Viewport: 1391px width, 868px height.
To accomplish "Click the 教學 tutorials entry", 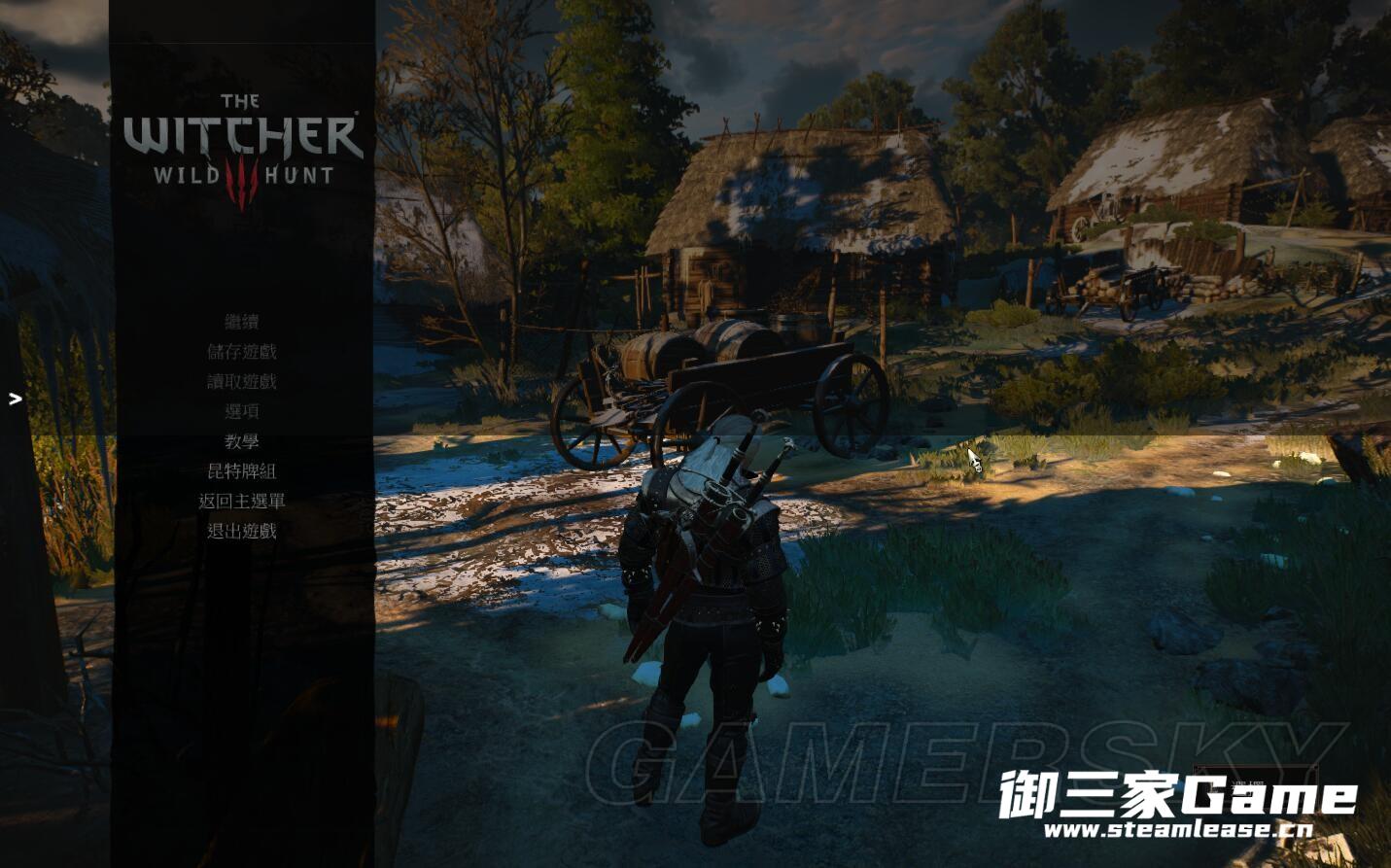I will [242, 442].
